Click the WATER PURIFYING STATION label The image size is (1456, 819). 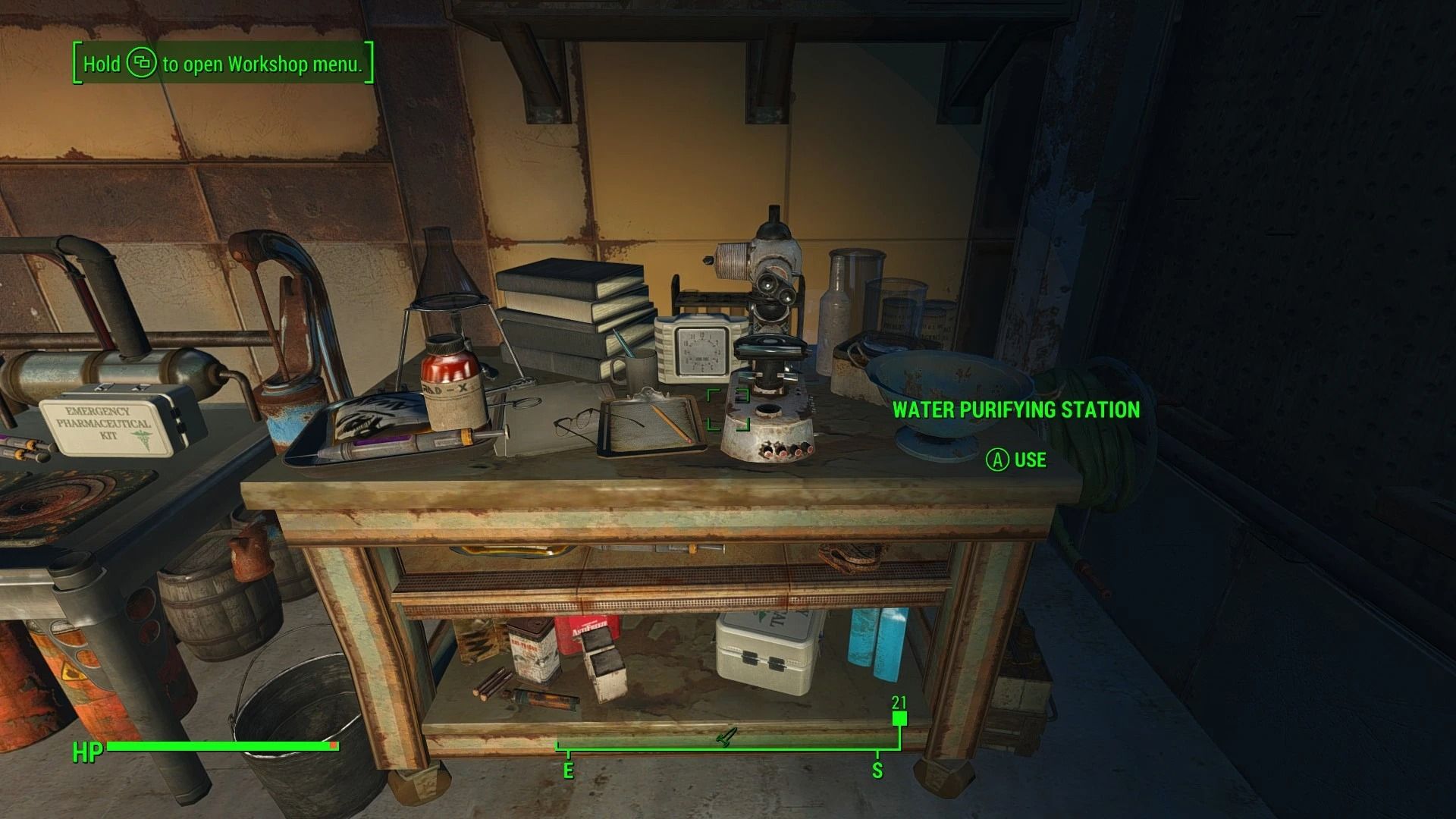1016,410
